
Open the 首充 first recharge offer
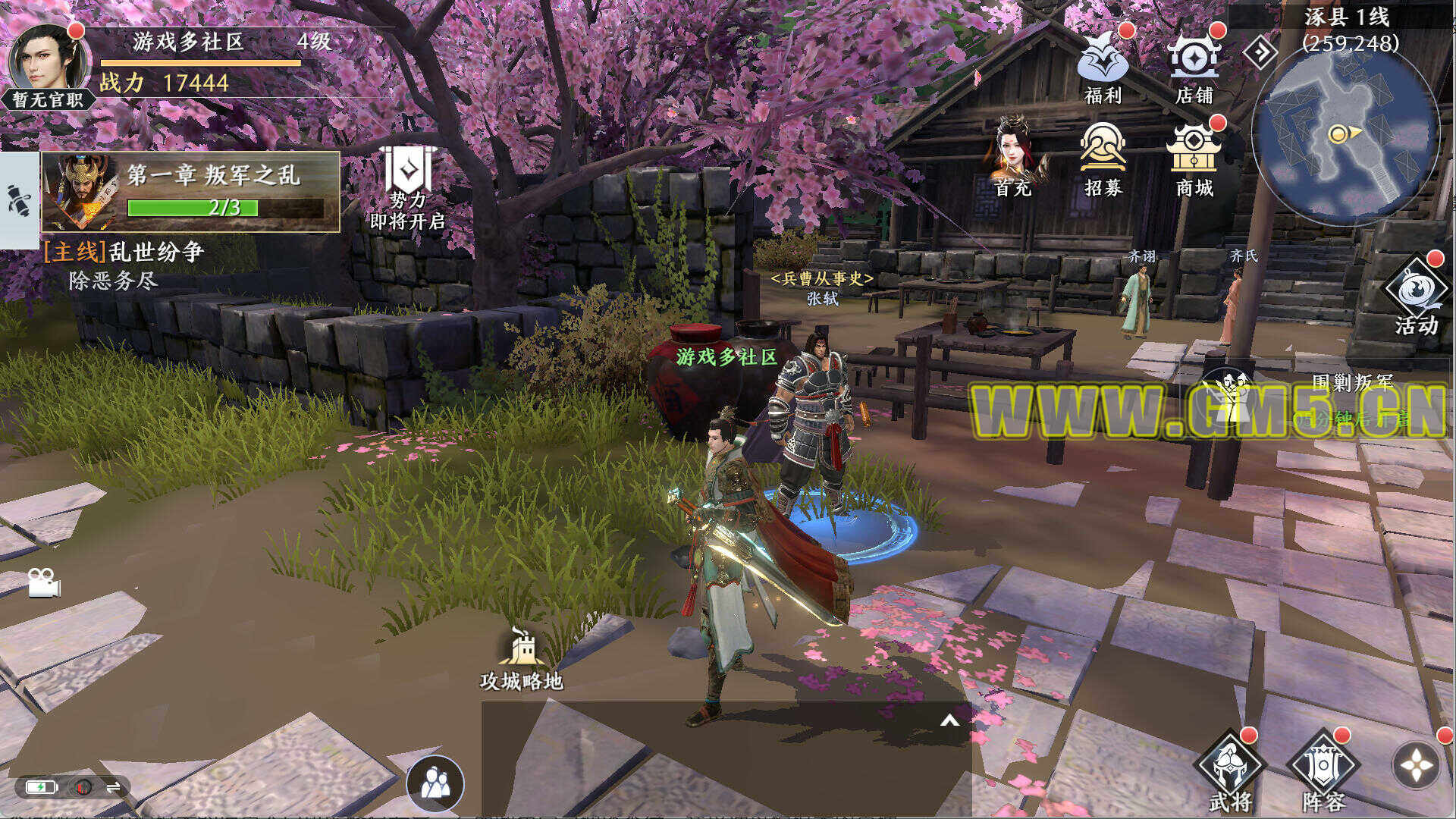point(1014,157)
